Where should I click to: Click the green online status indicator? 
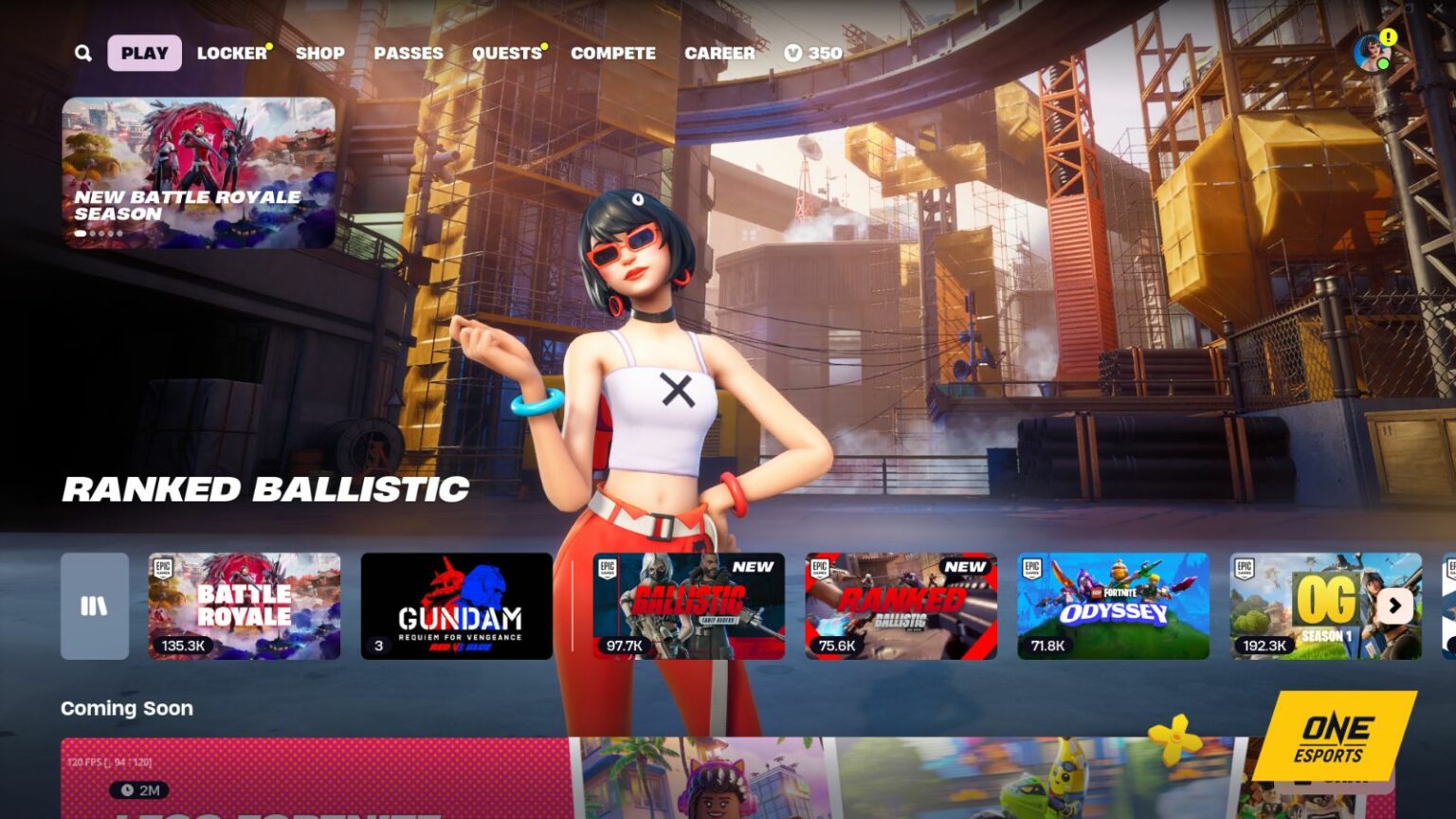point(1383,64)
